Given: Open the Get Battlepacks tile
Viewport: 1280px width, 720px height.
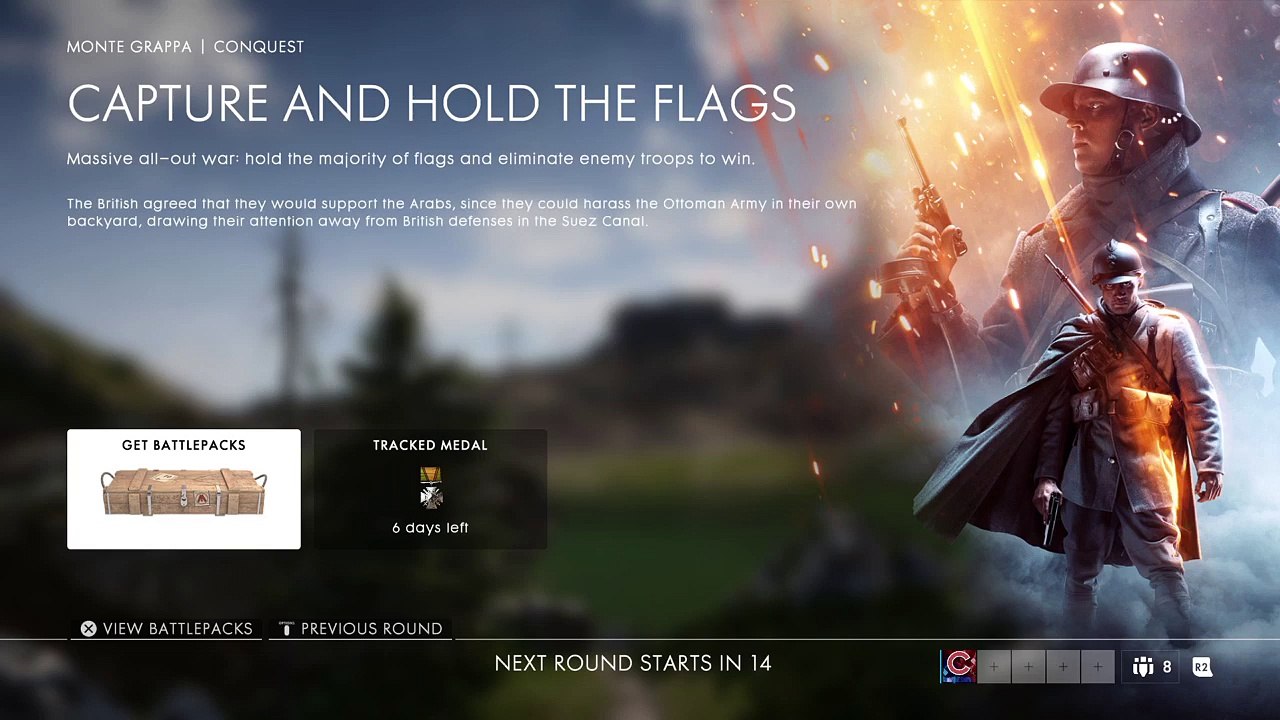Looking at the screenshot, I should click(183, 489).
